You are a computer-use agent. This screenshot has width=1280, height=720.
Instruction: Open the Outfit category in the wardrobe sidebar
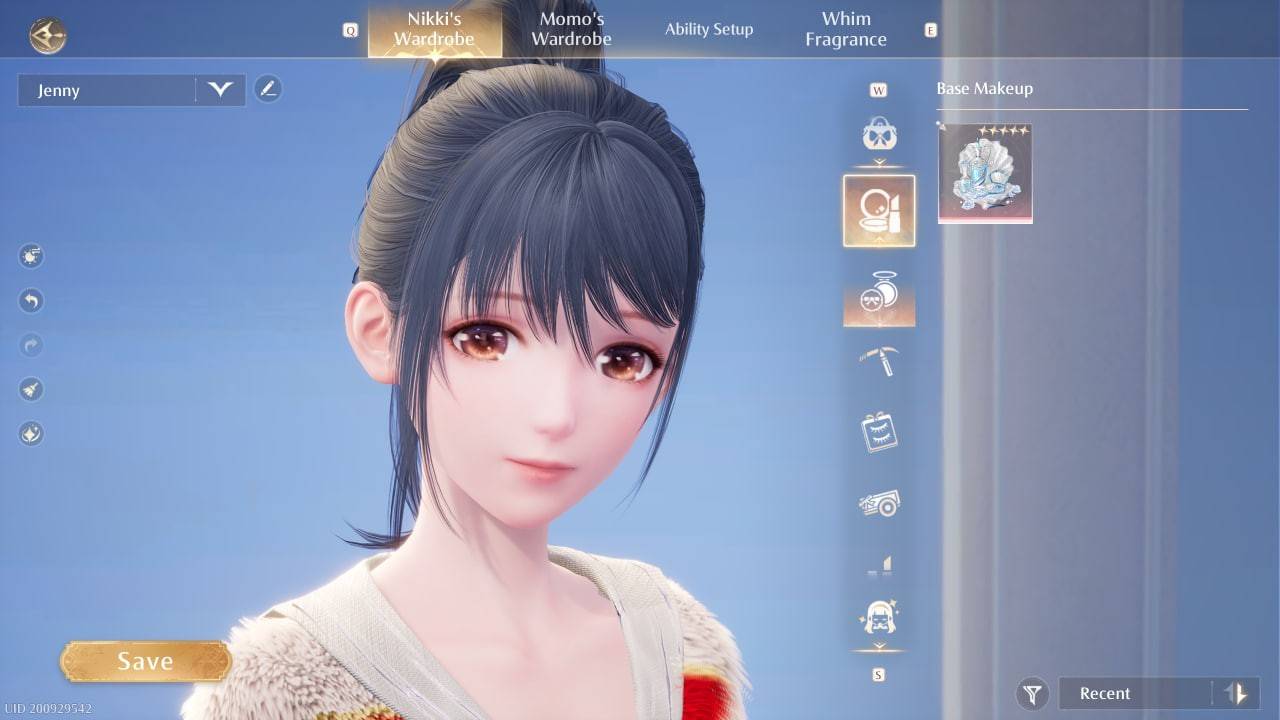pos(879,135)
